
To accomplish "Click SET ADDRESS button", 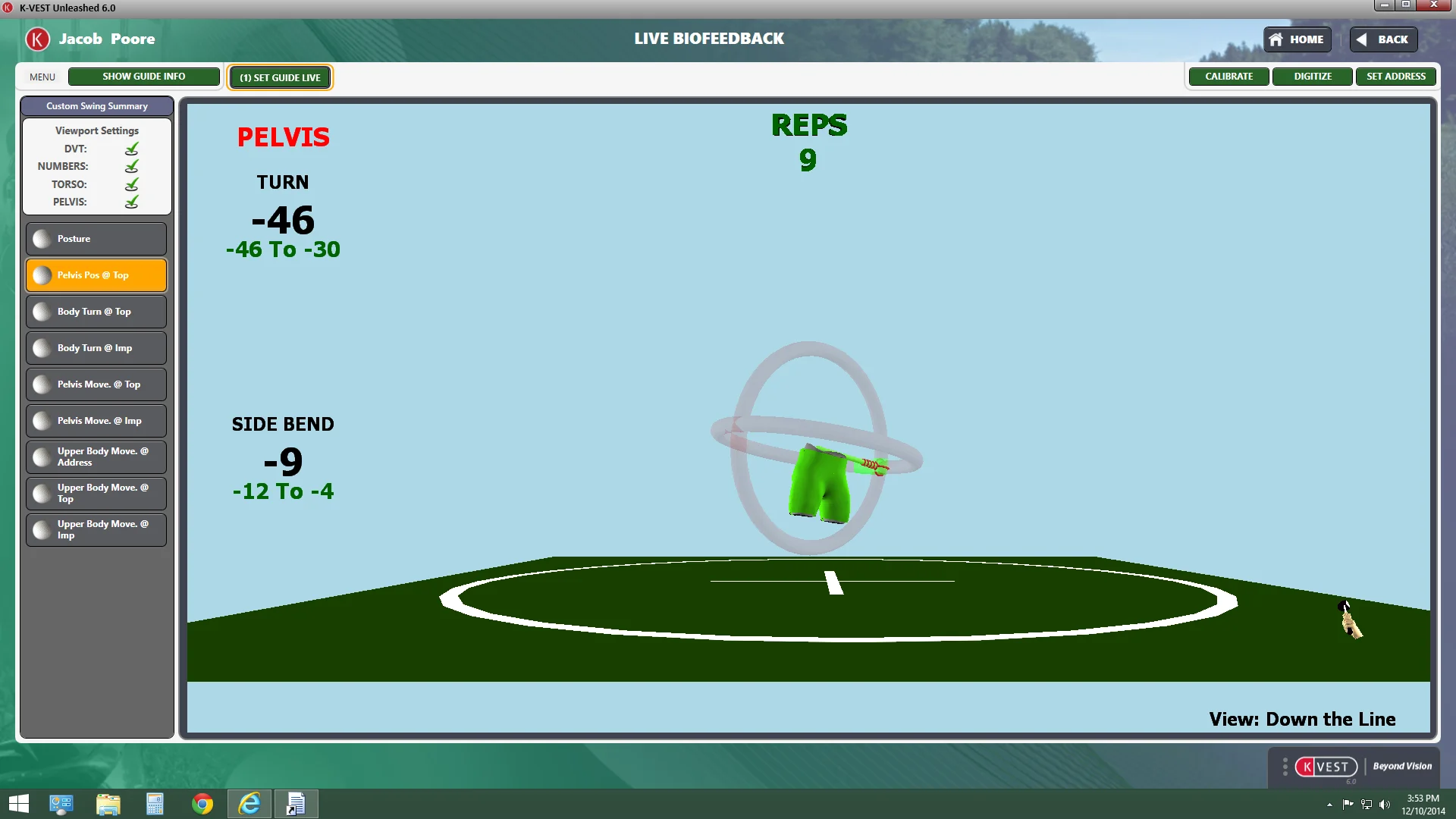I will point(1395,77).
